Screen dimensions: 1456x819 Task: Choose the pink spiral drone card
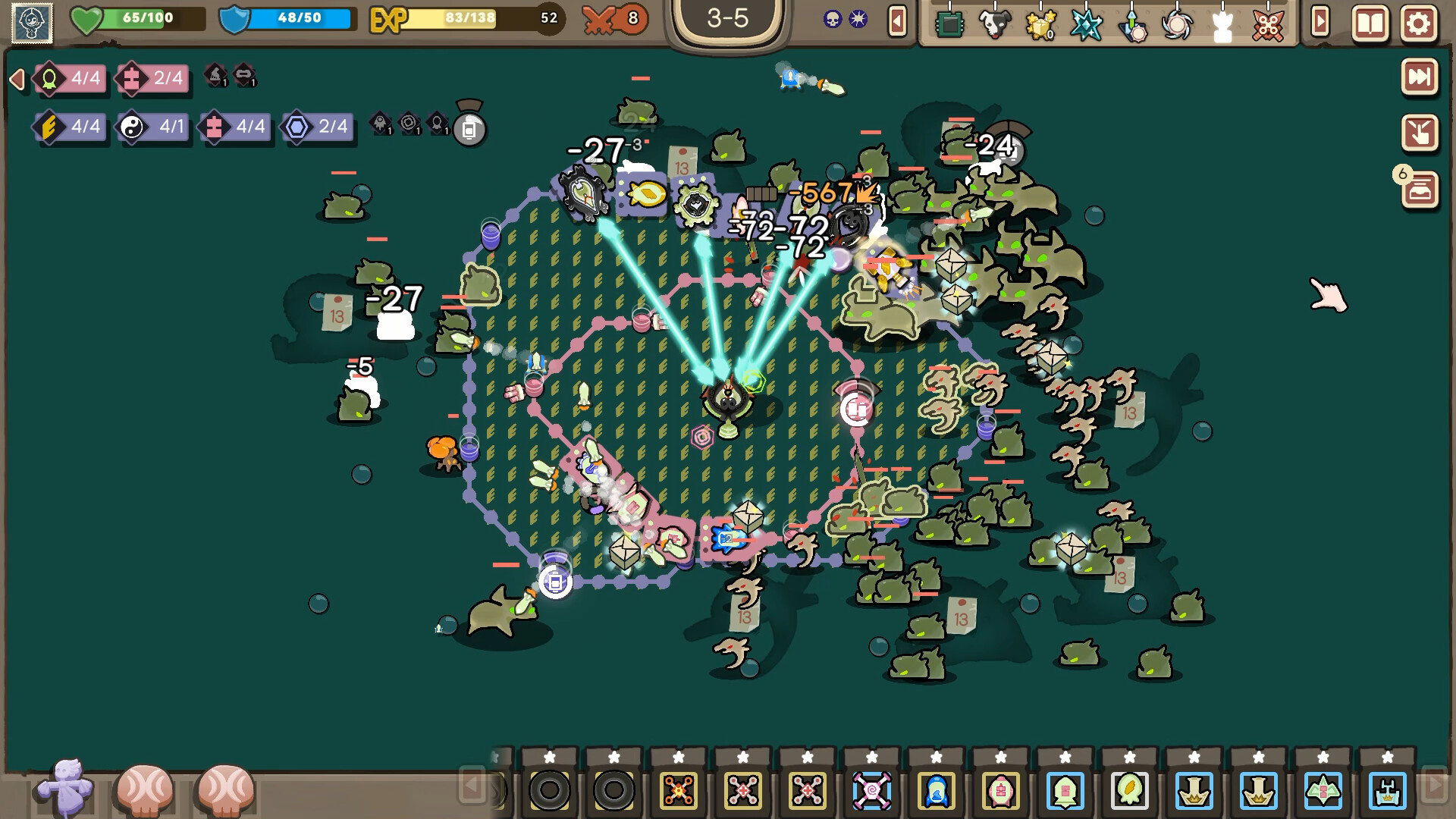[871, 791]
